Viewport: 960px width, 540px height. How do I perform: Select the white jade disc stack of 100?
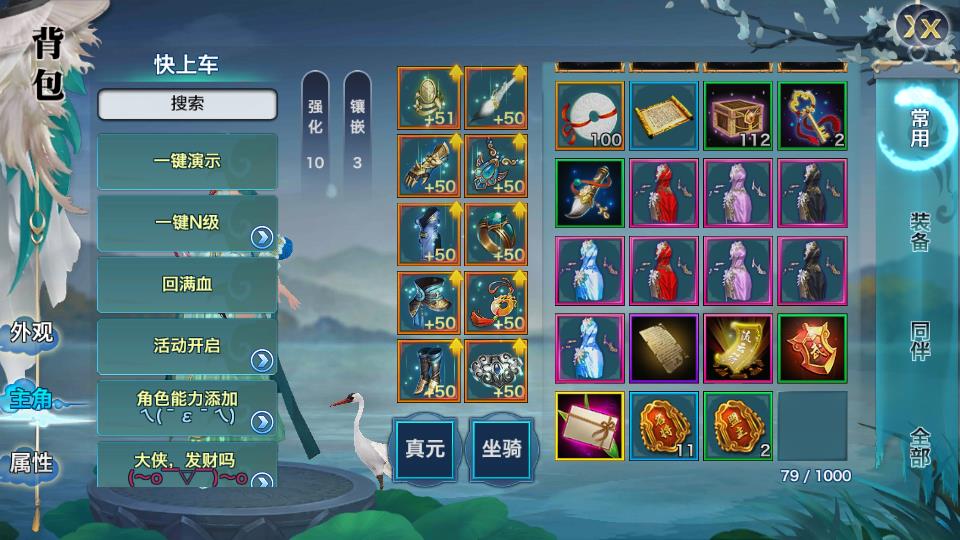590,116
